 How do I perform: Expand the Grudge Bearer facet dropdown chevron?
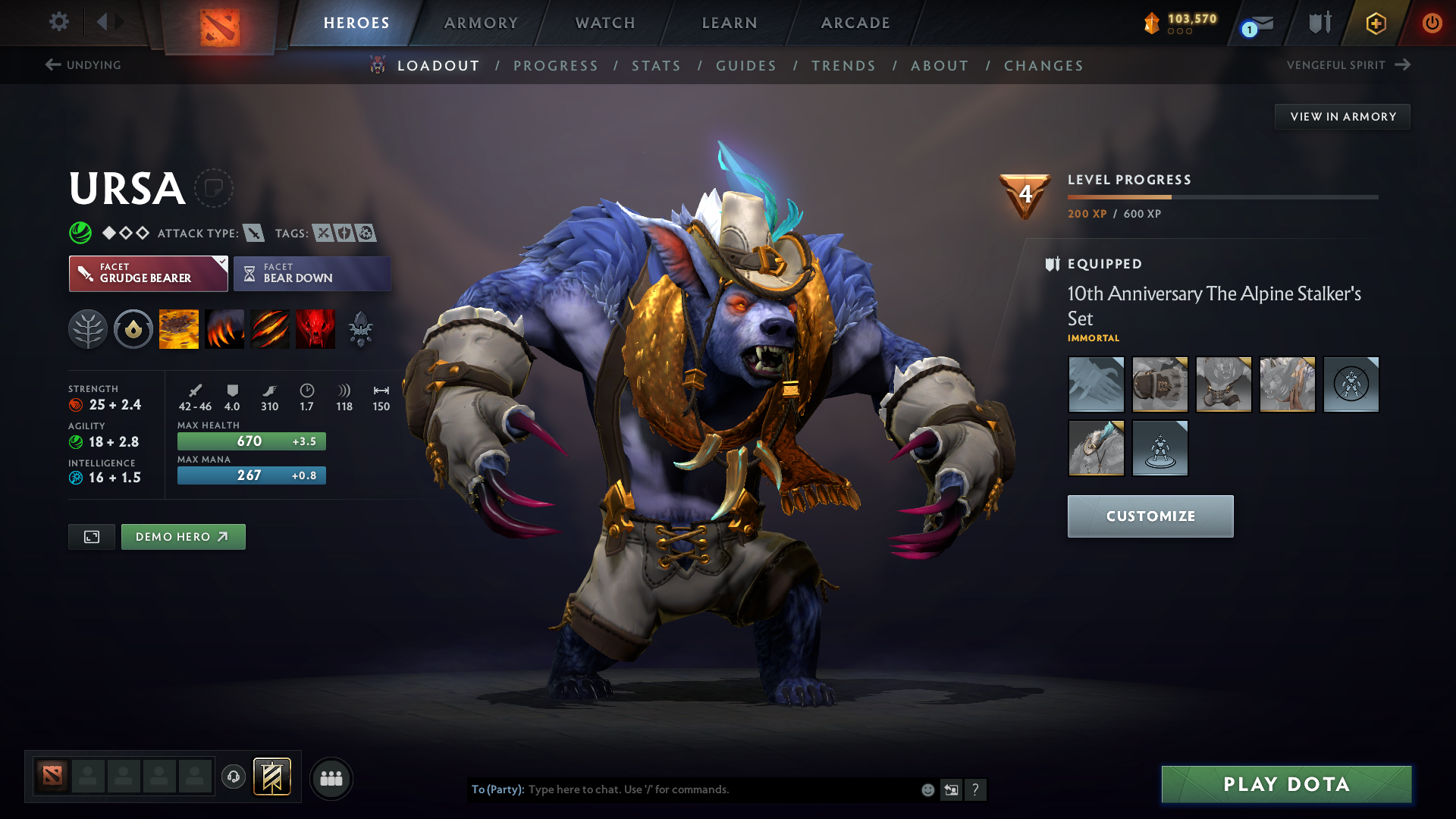click(x=221, y=263)
